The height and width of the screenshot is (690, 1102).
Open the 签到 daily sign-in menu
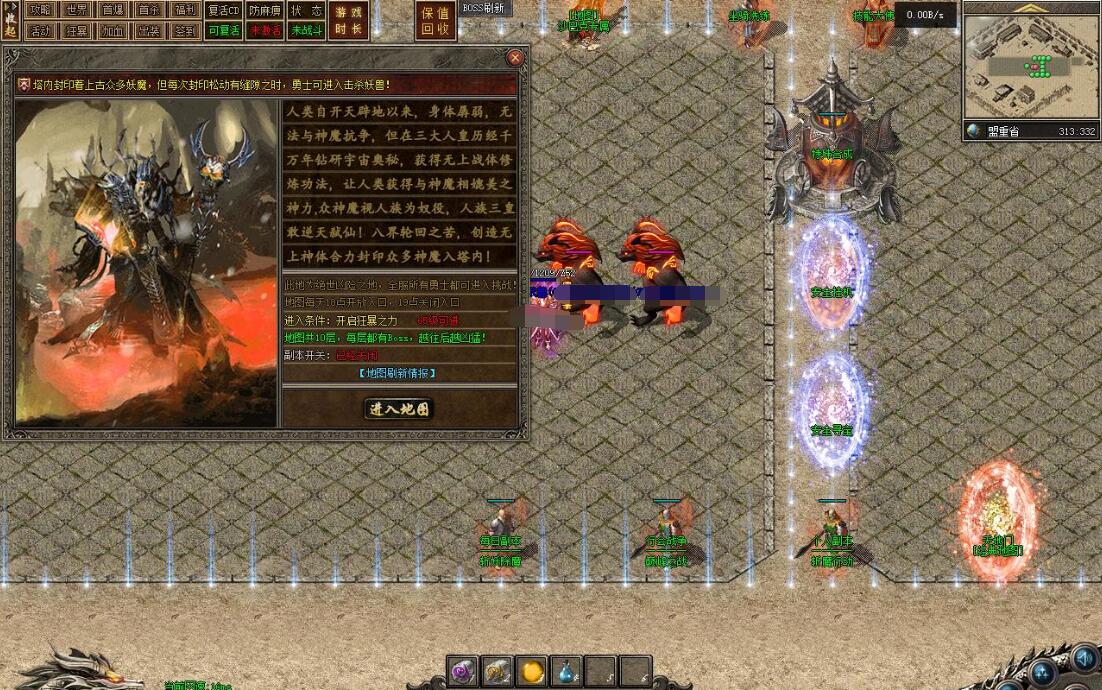tap(185, 31)
